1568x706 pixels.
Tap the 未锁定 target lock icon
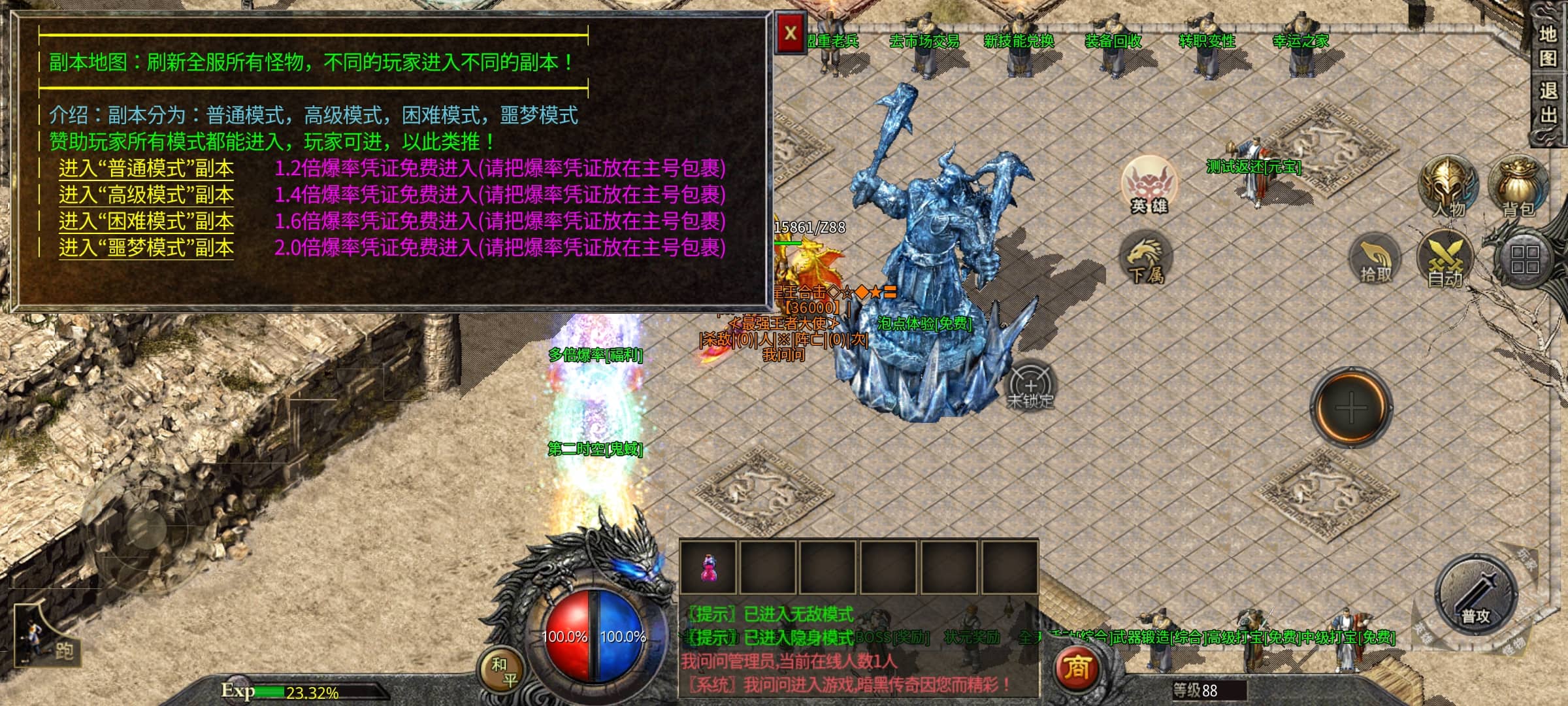1030,386
